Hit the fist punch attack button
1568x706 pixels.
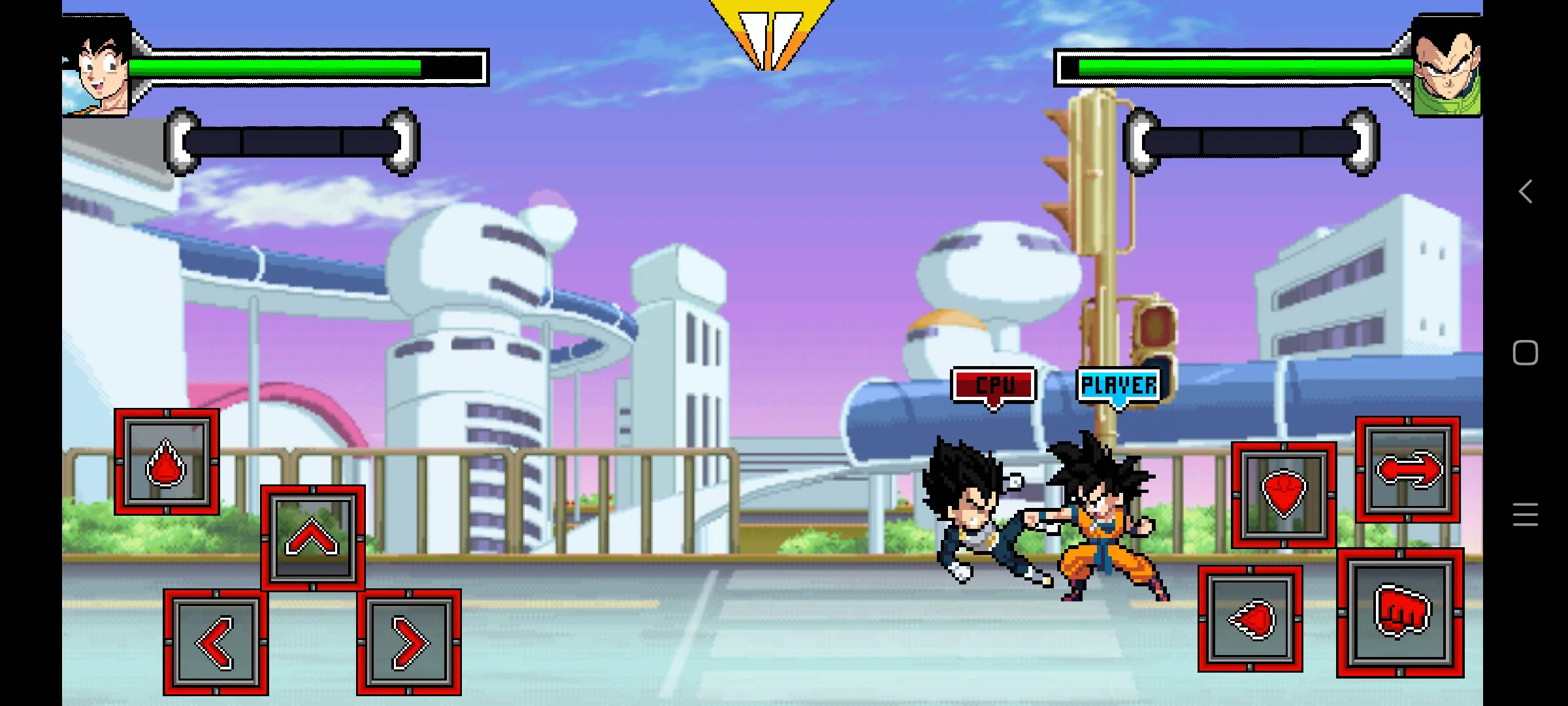(1400, 613)
